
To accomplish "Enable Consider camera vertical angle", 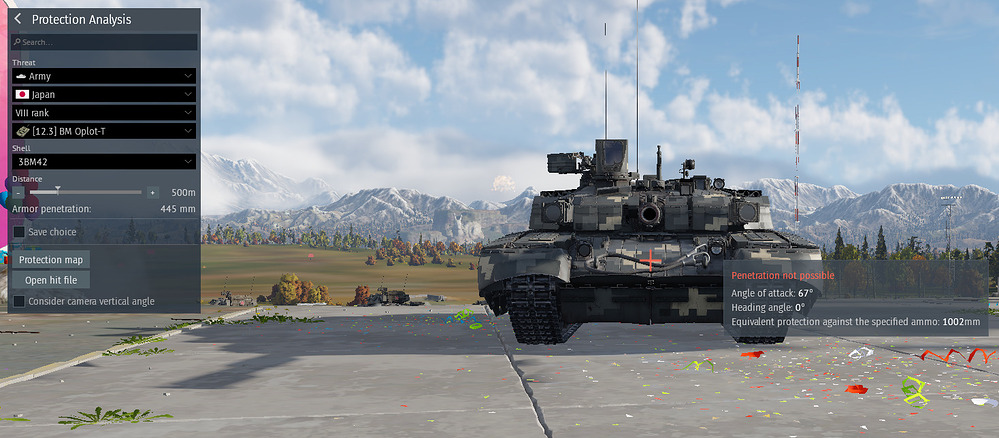I will tap(19, 301).
